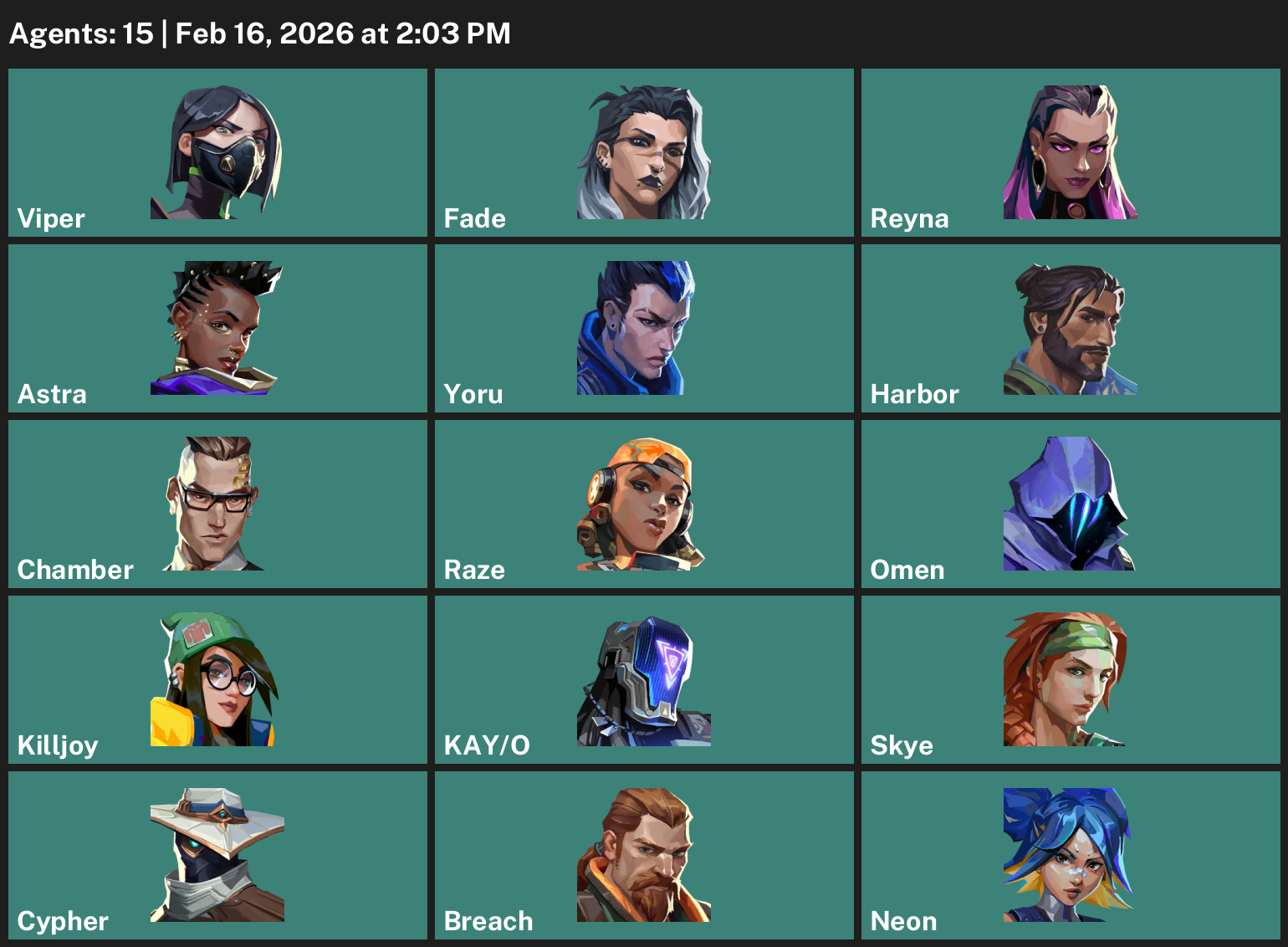Choose Skye from the agent grid
This screenshot has height=947, width=1288.
tap(1071, 680)
